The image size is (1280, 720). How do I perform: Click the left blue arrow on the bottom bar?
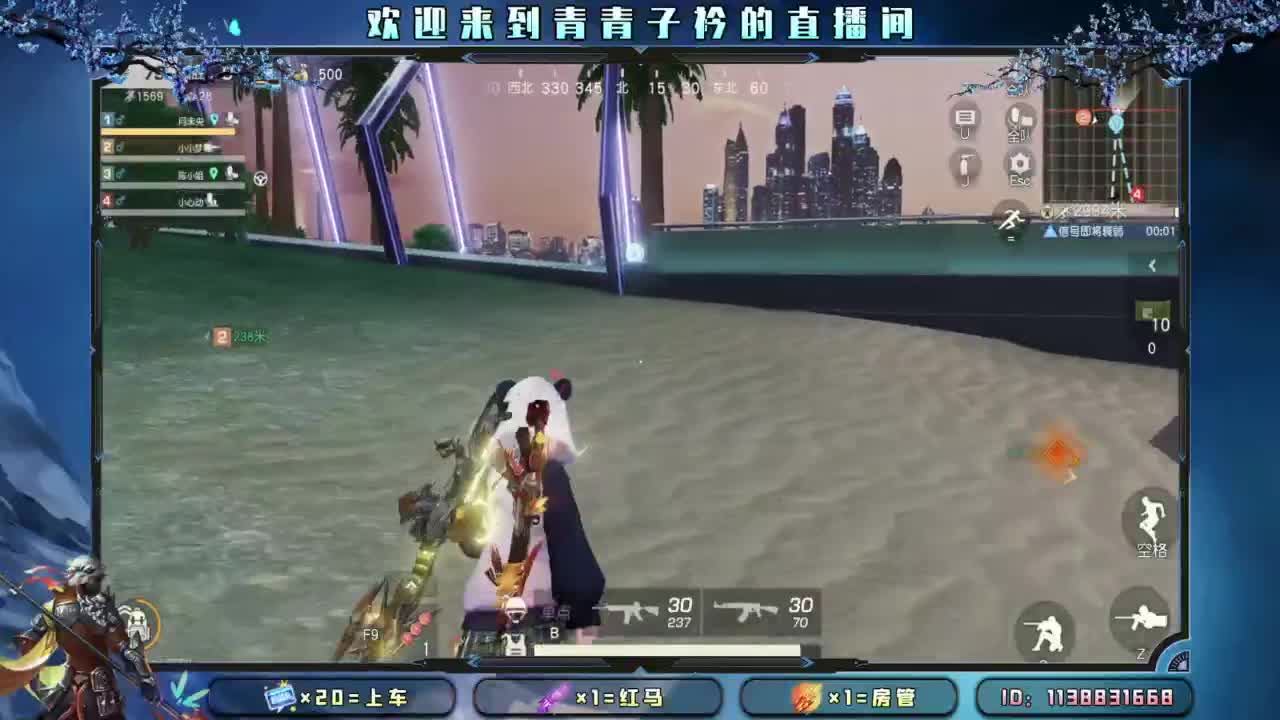[472, 662]
